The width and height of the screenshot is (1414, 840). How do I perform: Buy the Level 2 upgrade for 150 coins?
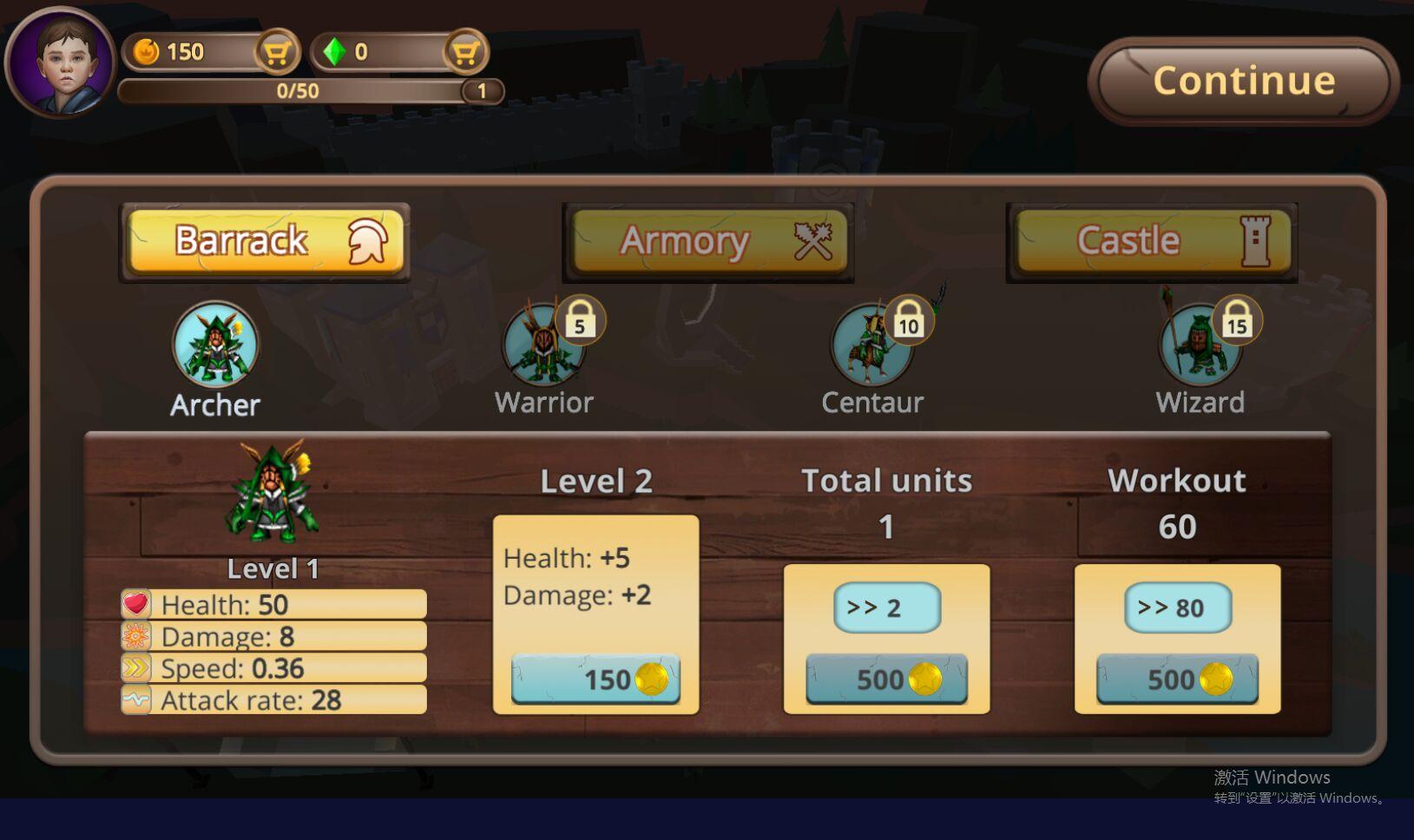click(x=595, y=679)
